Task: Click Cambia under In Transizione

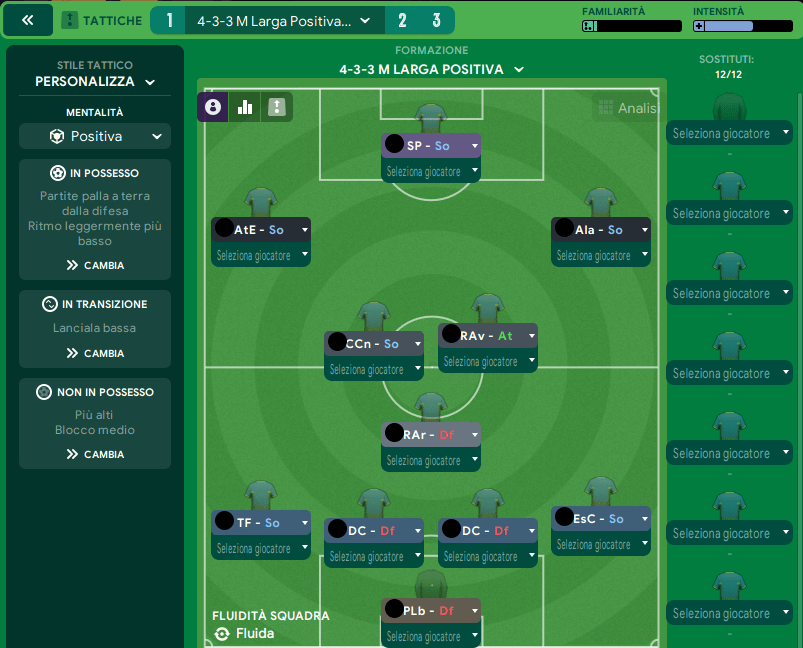Action: (95, 353)
